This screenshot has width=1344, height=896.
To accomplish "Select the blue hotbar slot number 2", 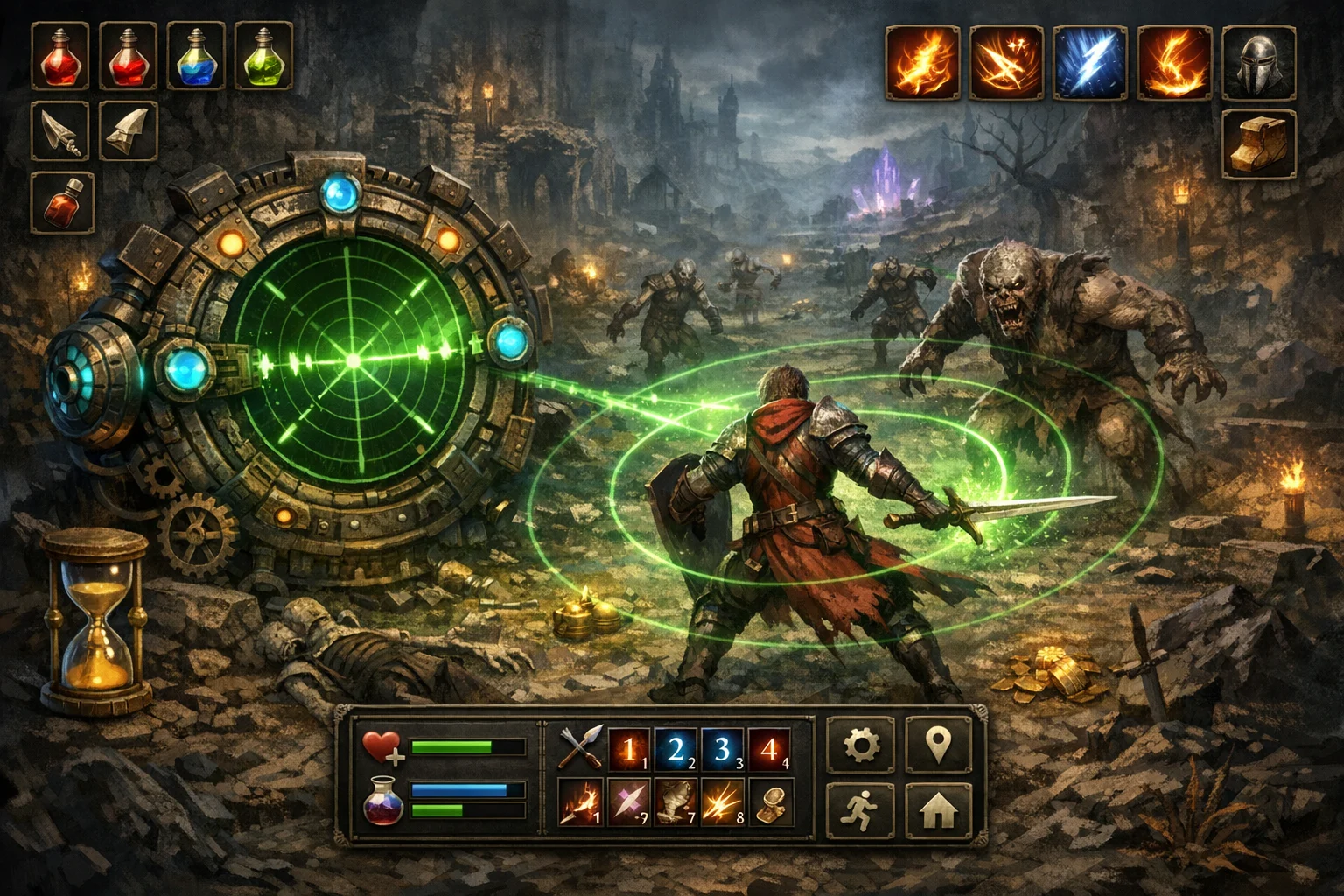I will click(x=675, y=750).
